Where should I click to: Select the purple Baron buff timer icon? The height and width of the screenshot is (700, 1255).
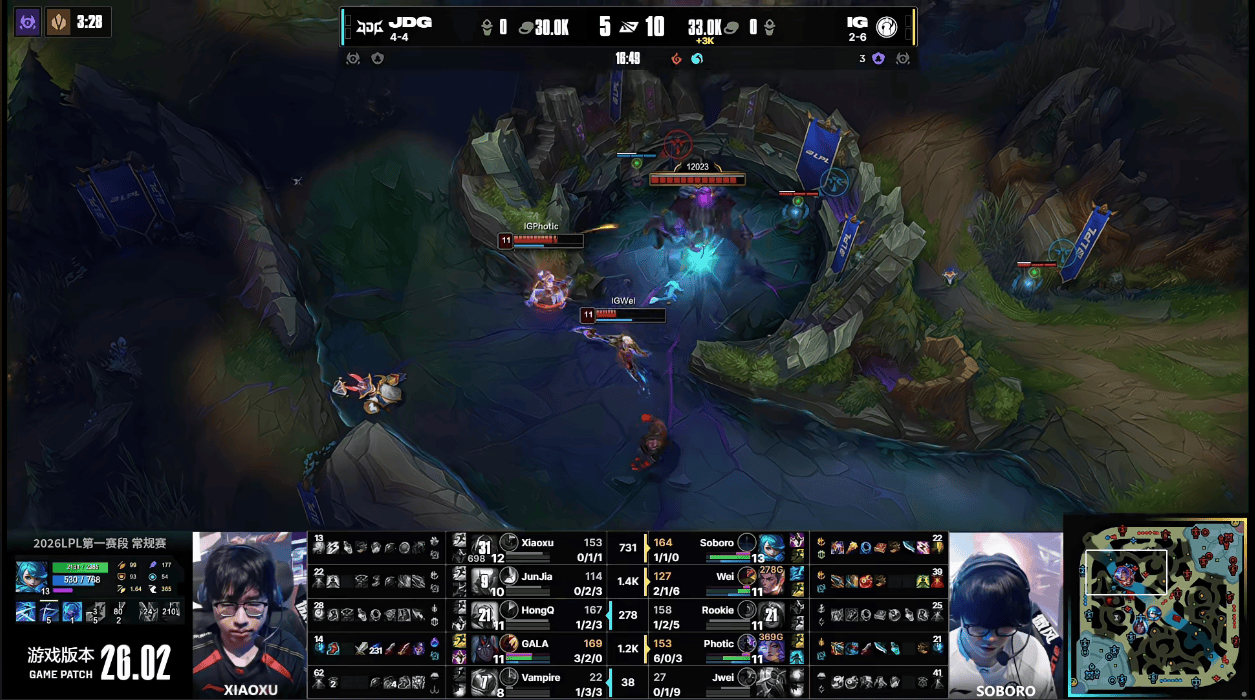pyautogui.click(x=28, y=20)
